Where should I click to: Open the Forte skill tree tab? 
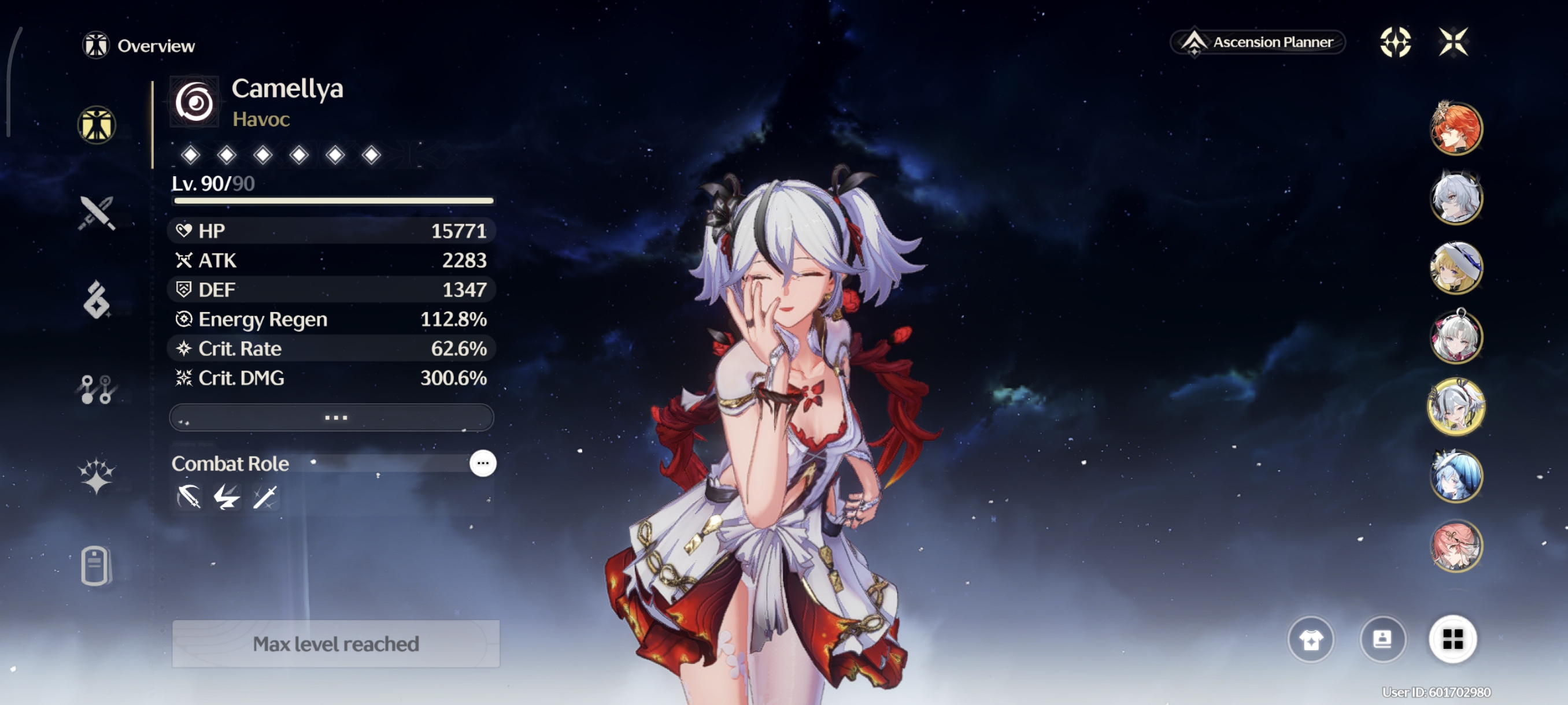[96, 389]
